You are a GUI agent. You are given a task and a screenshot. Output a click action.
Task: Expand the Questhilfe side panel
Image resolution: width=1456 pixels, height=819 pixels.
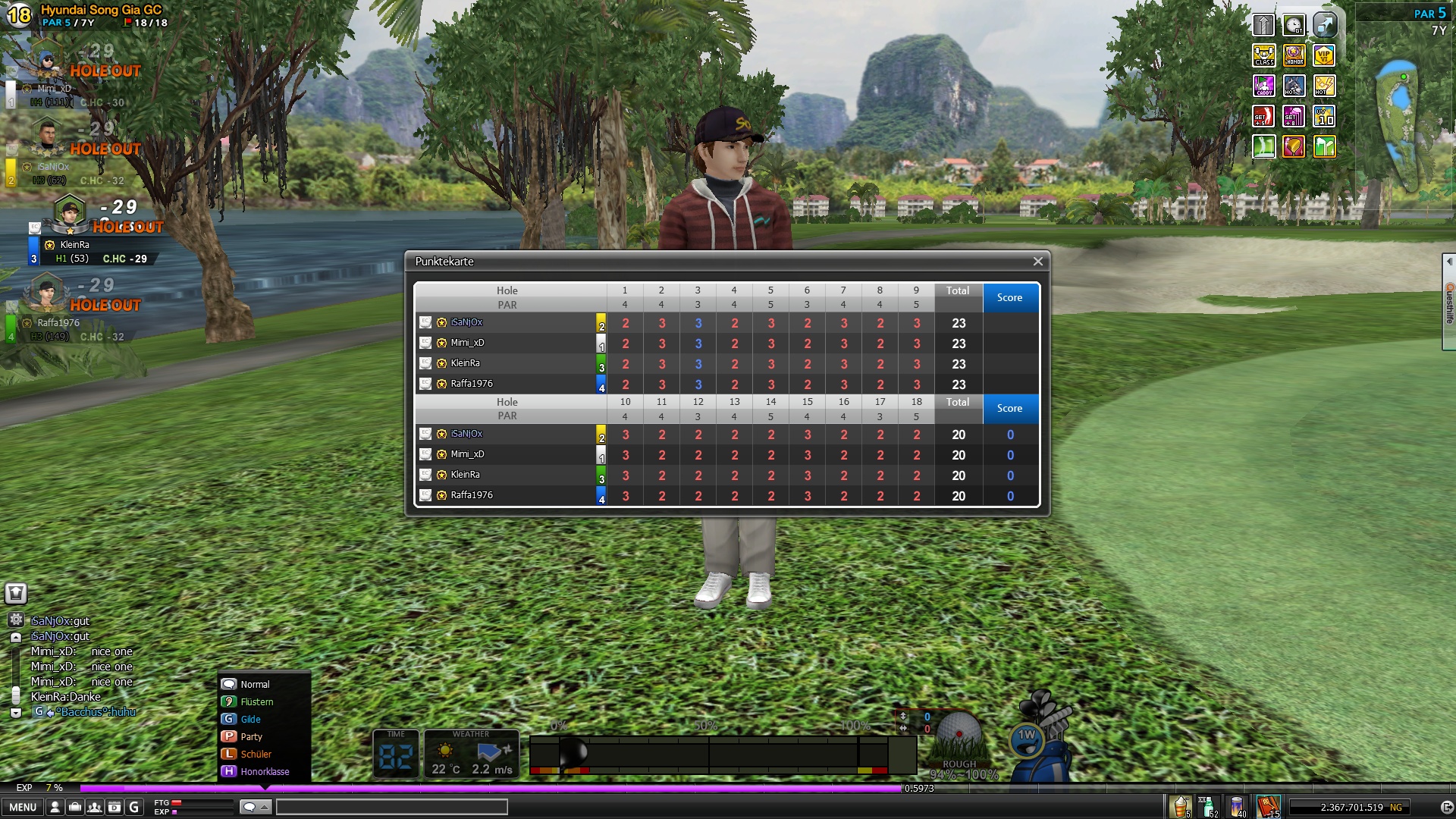[x=1448, y=302]
